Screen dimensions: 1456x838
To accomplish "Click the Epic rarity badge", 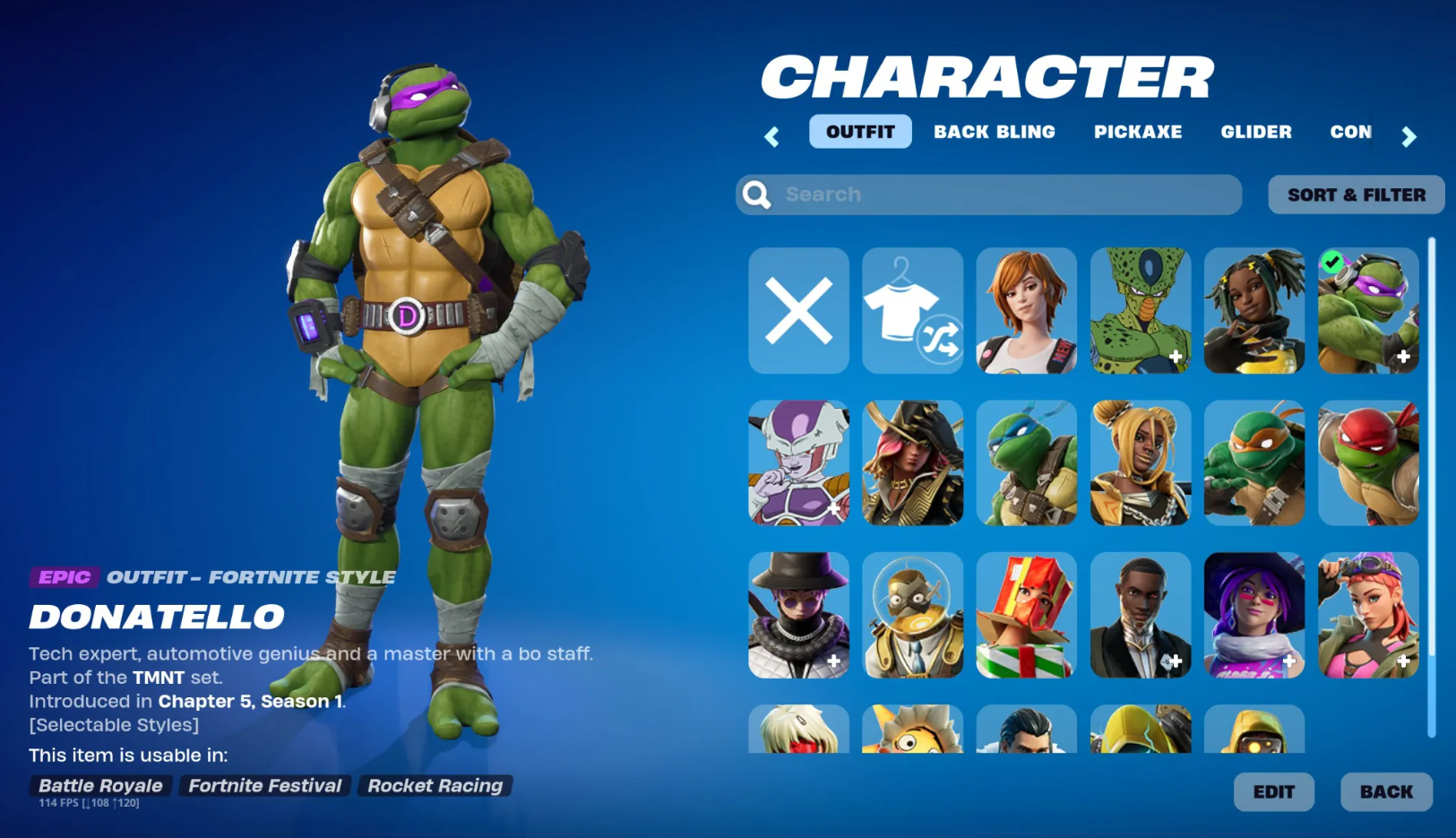I will click(63, 577).
